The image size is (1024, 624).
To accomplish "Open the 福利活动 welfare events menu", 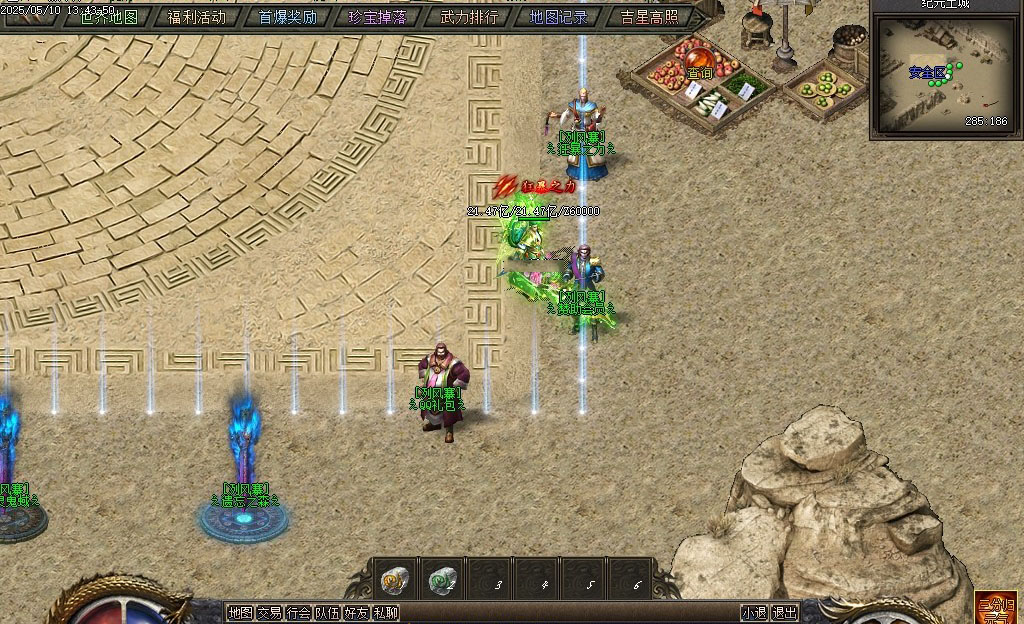I will pyautogui.click(x=197, y=17).
